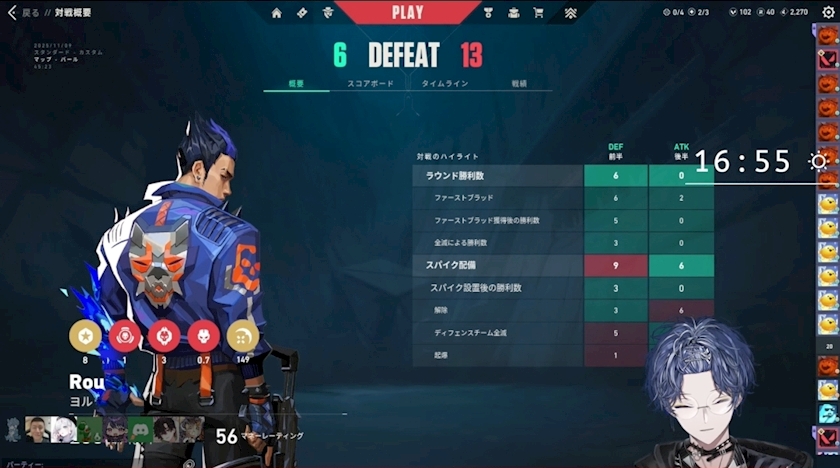Click the red skull stat badge
The image size is (840, 468).
pyautogui.click(x=203, y=335)
